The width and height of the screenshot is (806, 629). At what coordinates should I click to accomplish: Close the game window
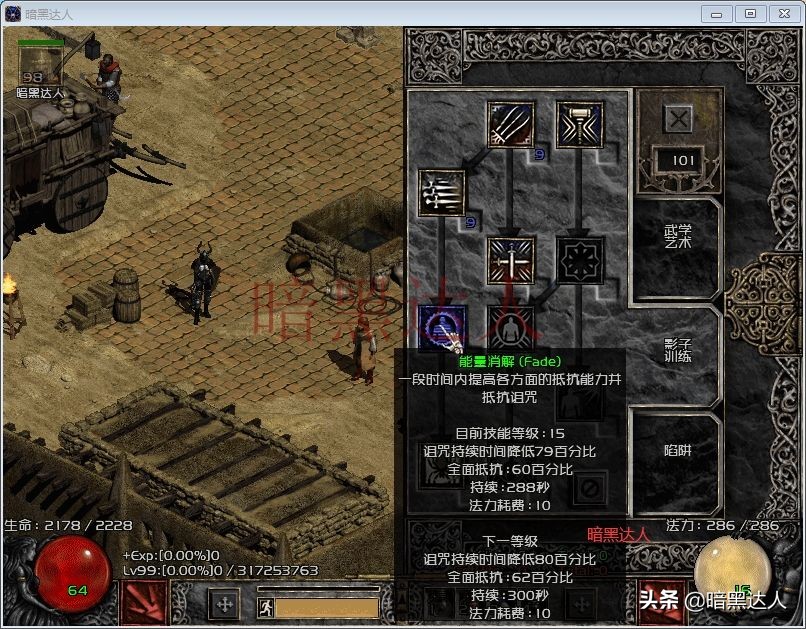tap(784, 13)
